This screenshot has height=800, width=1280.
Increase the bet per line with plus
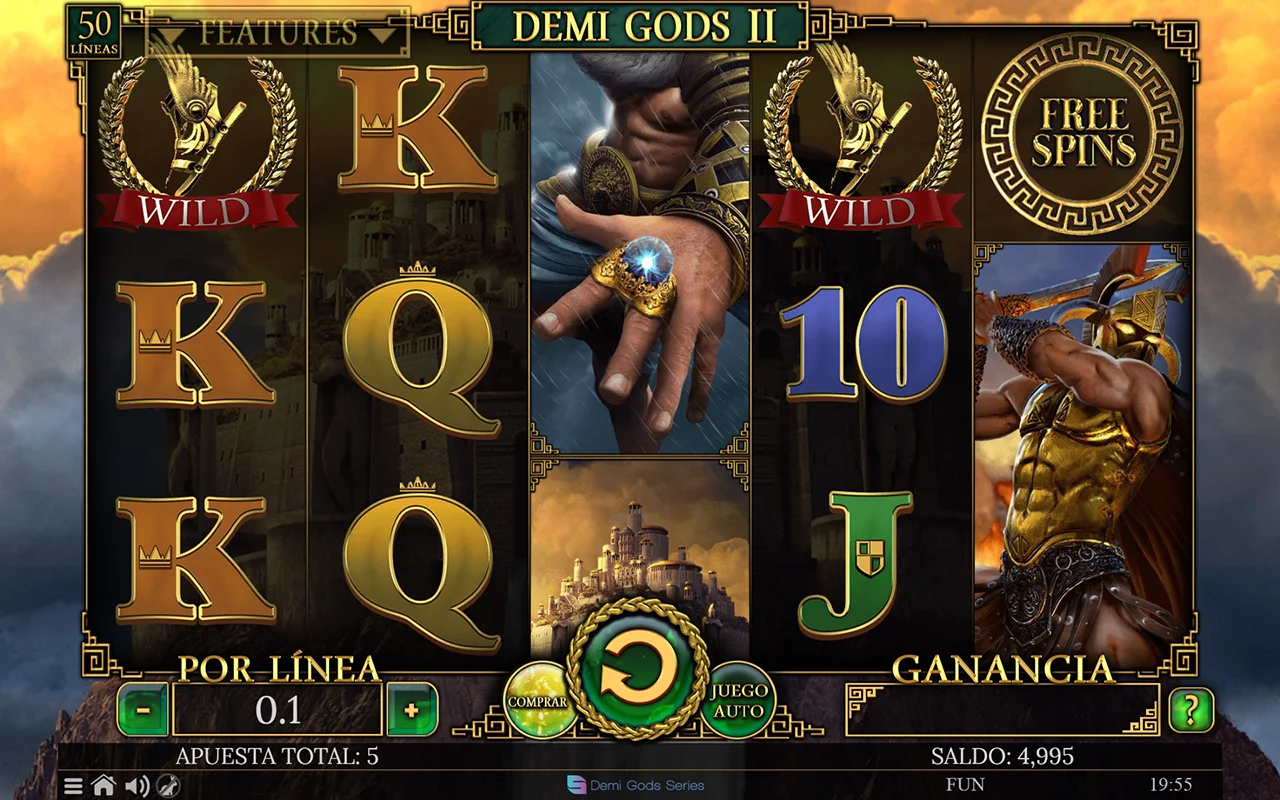[x=412, y=710]
